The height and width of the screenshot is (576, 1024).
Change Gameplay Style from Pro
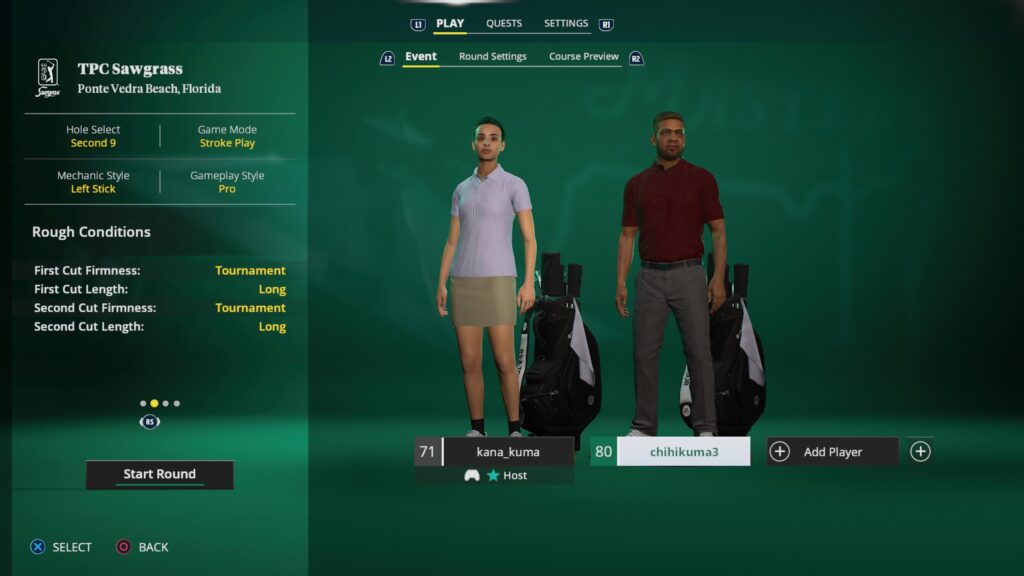[x=227, y=182]
